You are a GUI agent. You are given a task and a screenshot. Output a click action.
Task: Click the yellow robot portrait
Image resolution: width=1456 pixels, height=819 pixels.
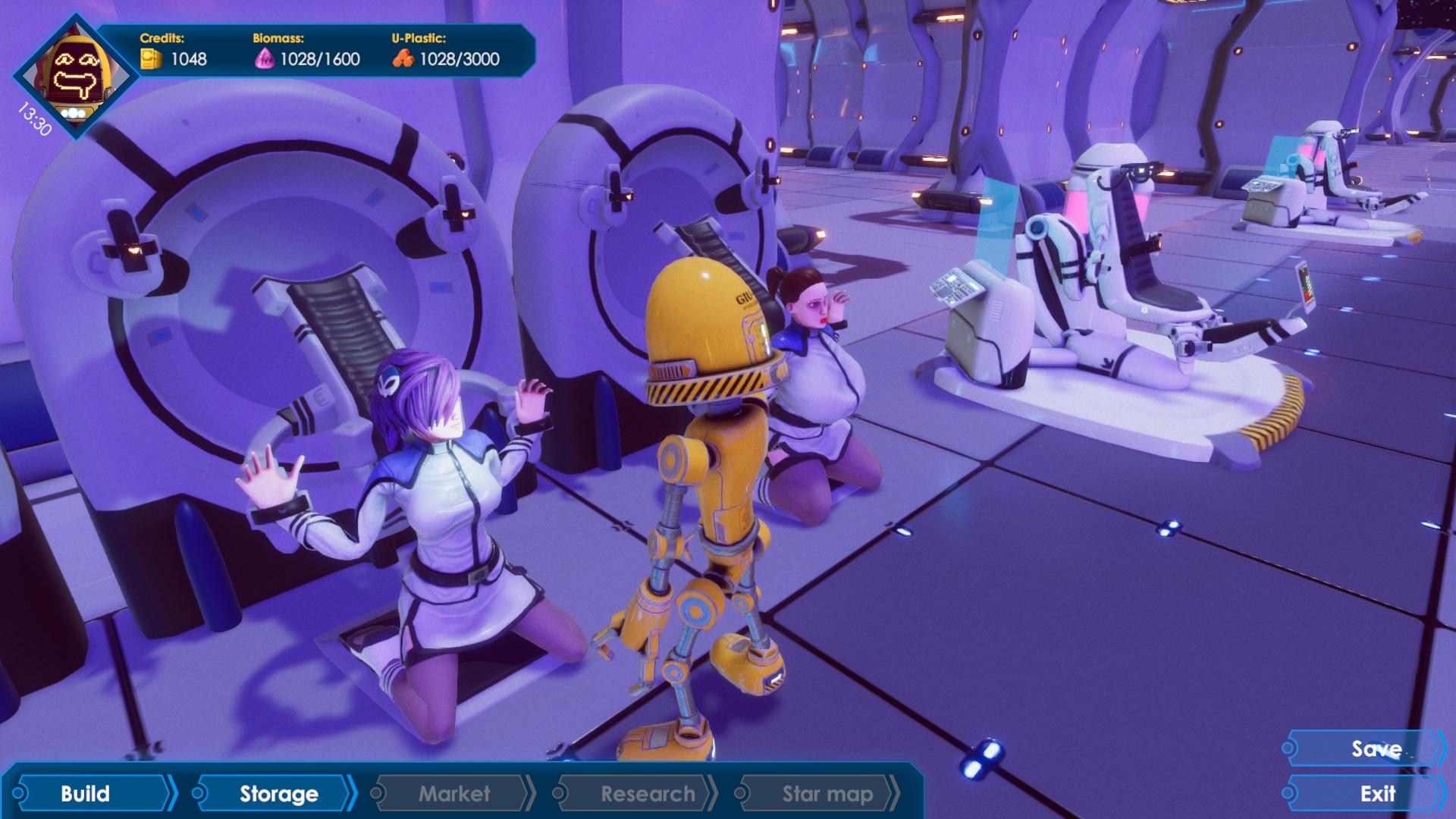pos(77,74)
